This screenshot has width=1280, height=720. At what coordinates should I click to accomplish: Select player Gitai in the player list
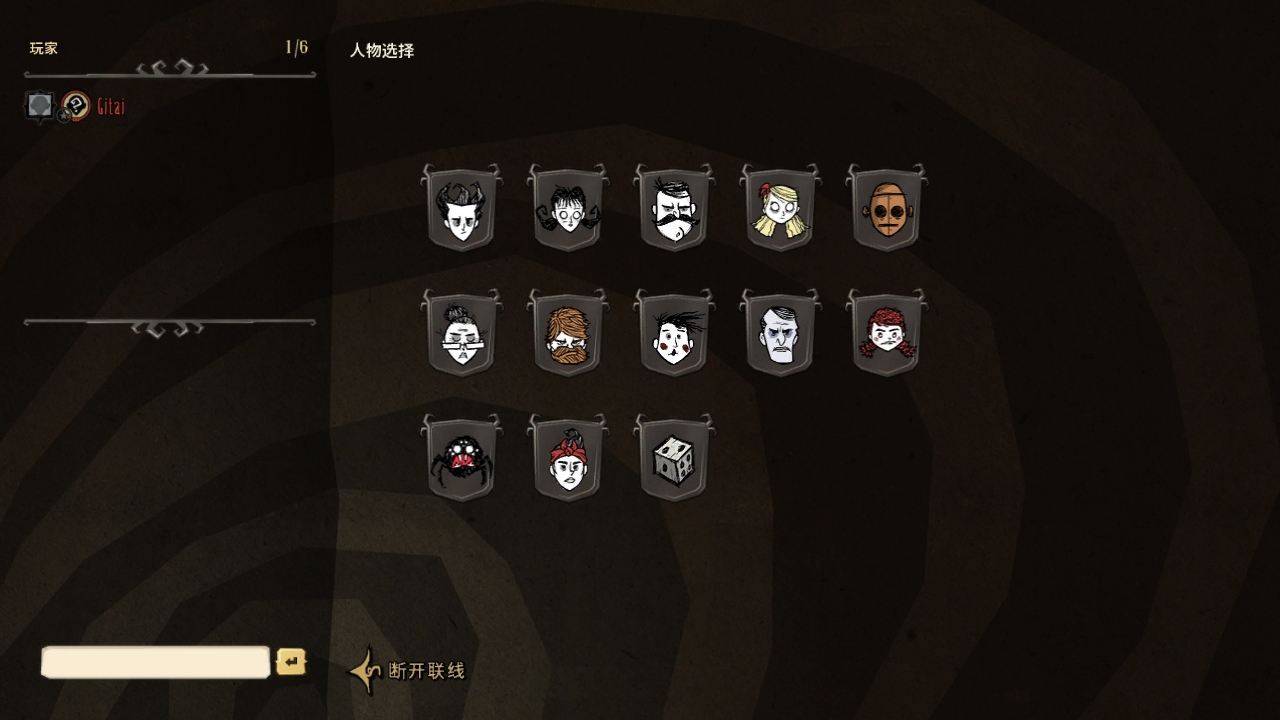click(x=110, y=107)
